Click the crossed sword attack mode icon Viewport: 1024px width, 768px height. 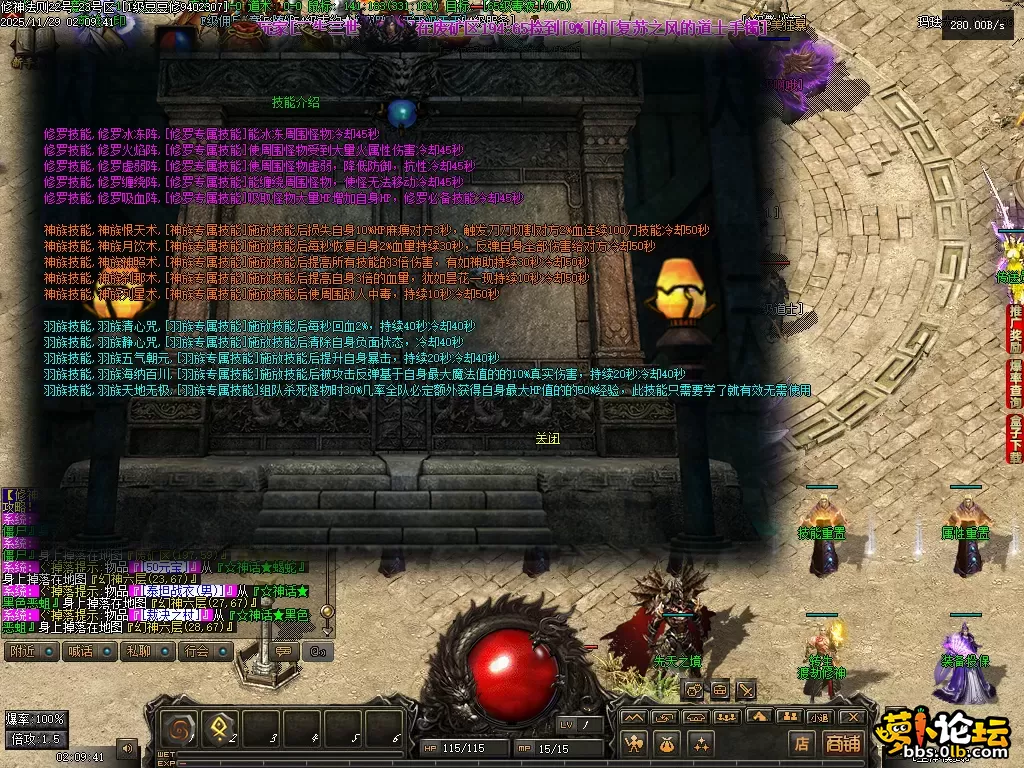pyautogui.click(x=746, y=690)
